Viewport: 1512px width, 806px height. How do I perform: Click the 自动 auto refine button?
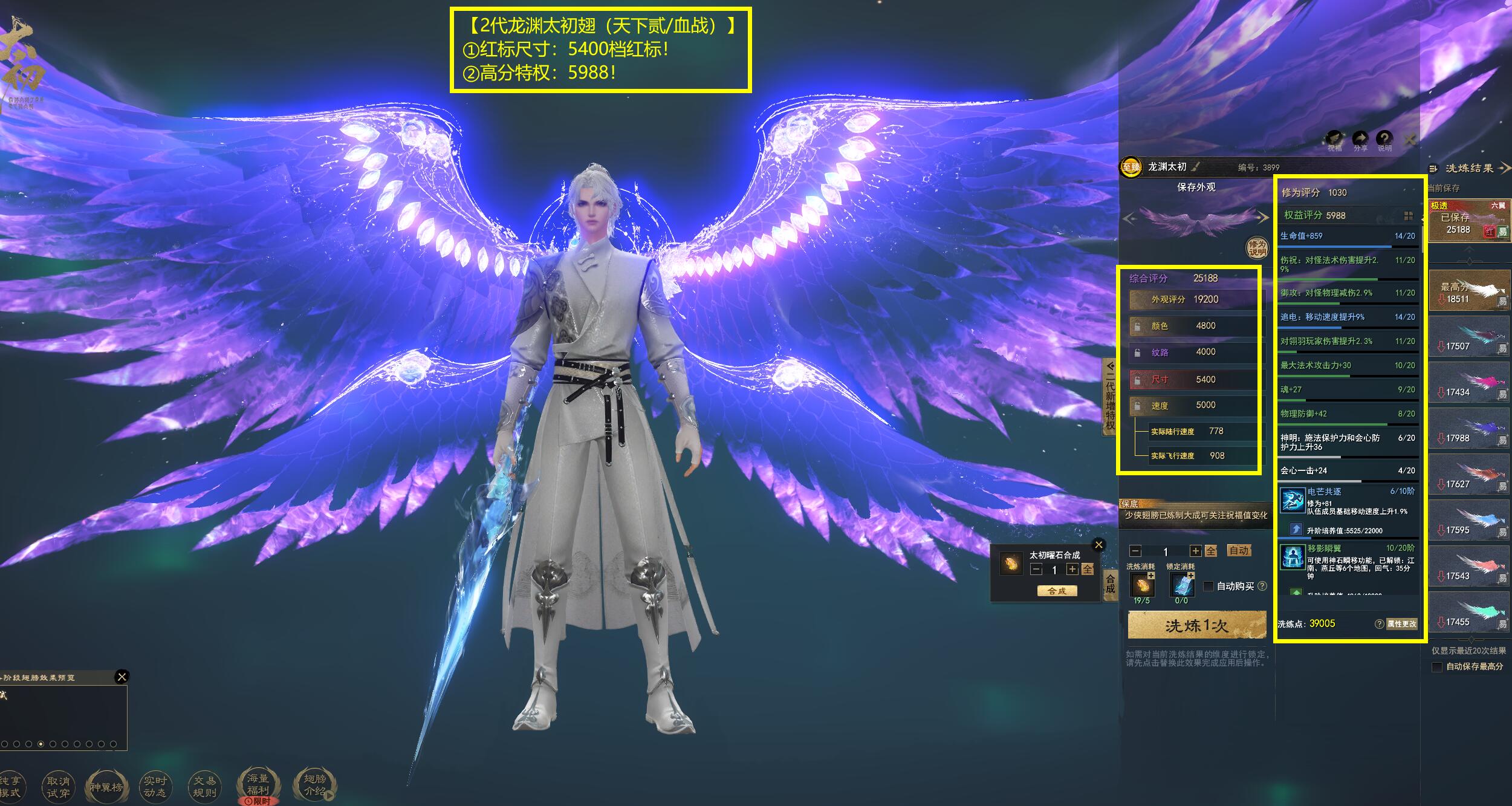(x=1238, y=550)
